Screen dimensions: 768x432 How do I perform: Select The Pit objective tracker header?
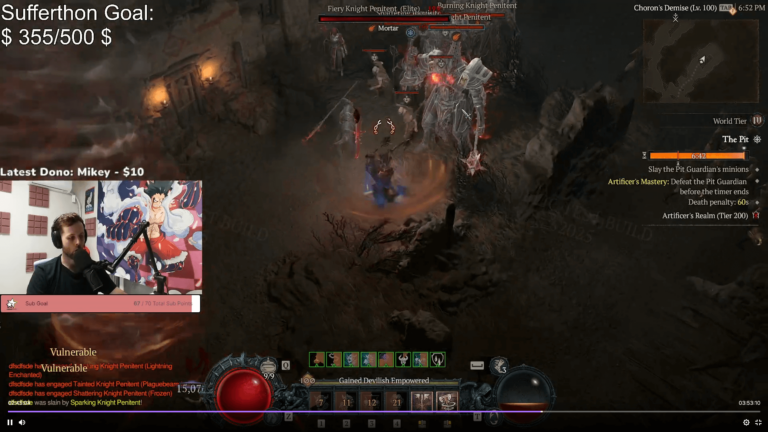click(x=735, y=139)
